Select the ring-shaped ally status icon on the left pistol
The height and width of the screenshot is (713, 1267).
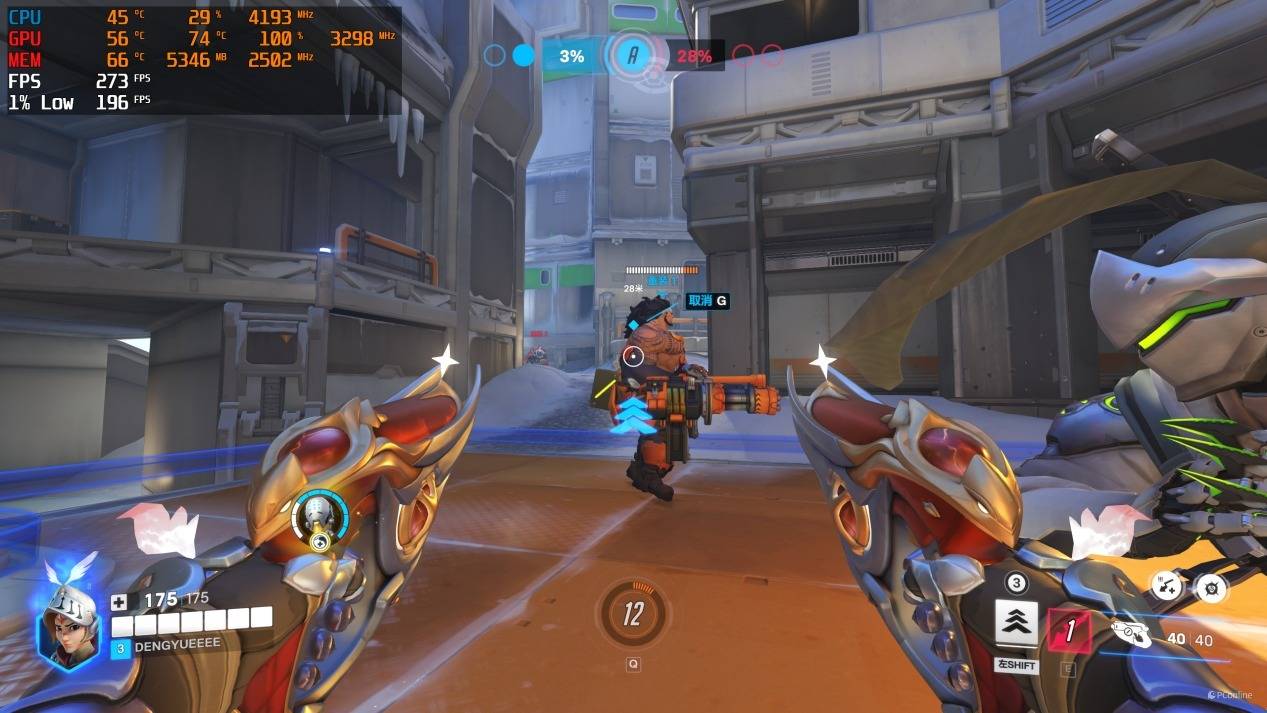(x=319, y=519)
